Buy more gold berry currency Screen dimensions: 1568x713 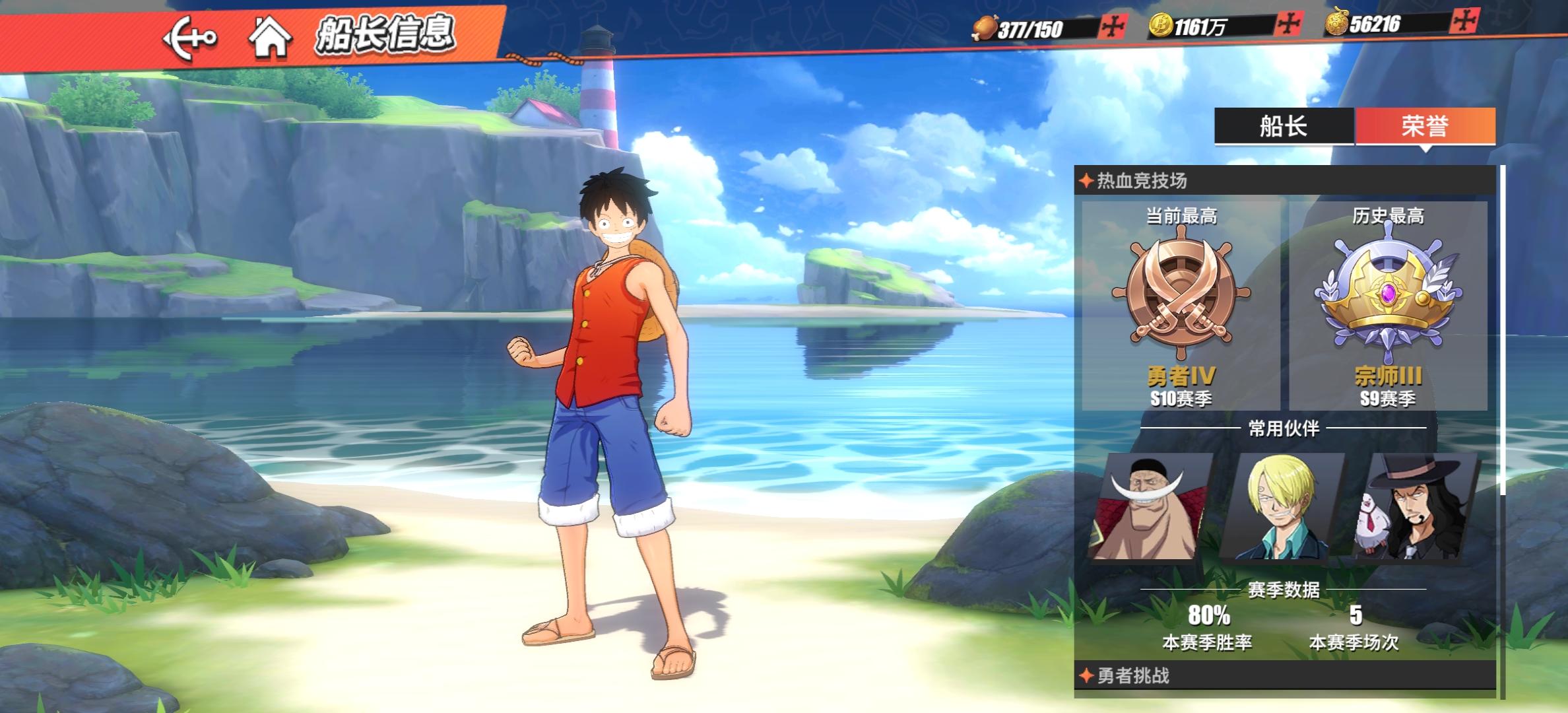tap(1462, 22)
